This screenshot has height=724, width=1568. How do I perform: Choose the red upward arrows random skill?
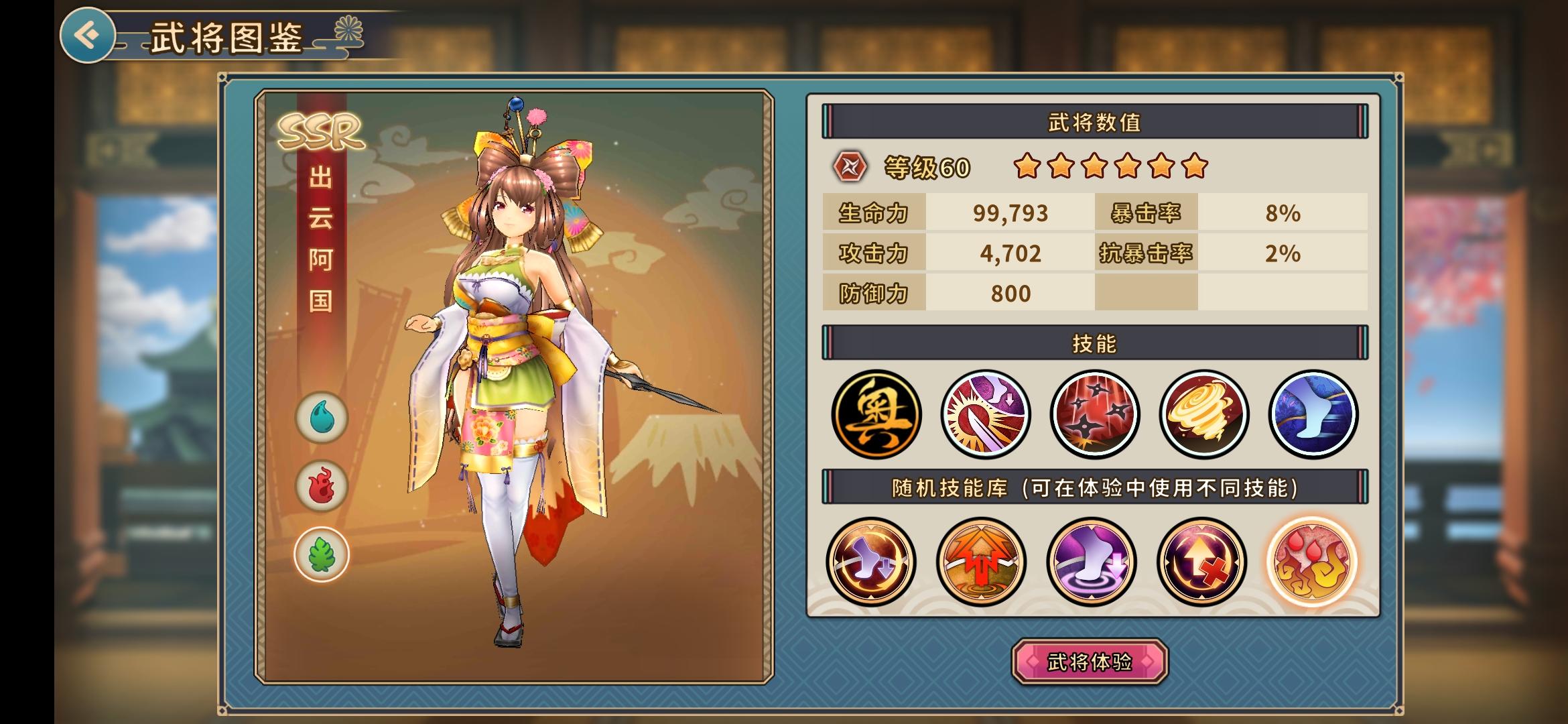coord(981,561)
